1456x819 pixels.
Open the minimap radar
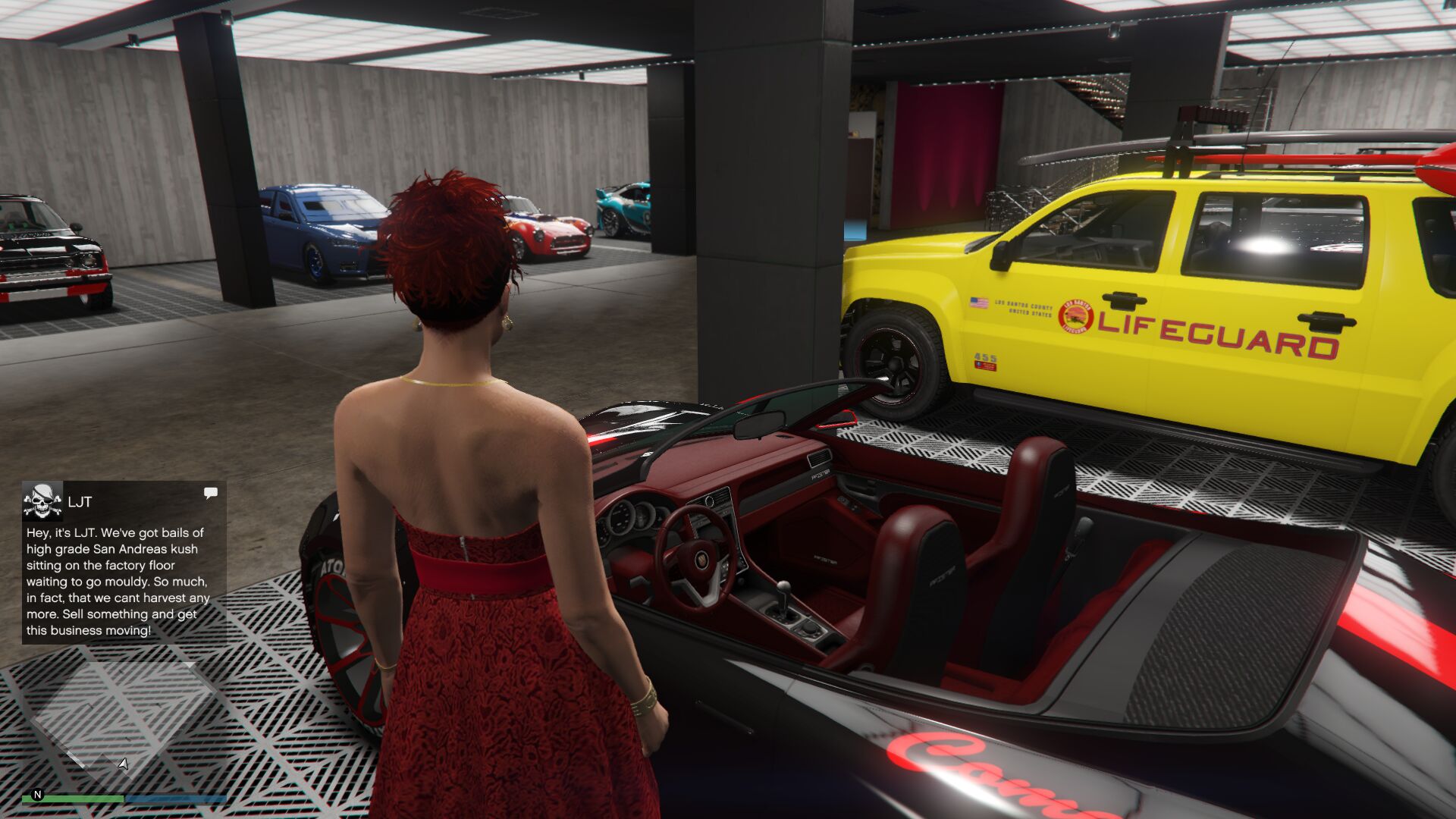[124, 720]
